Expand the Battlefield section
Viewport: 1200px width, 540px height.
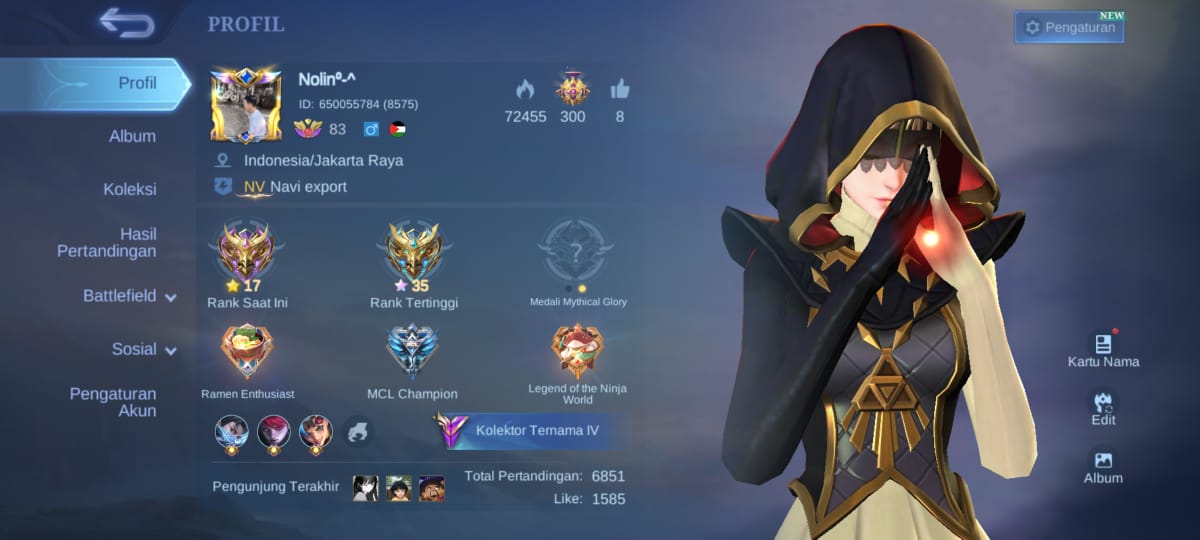coord(129,296)
